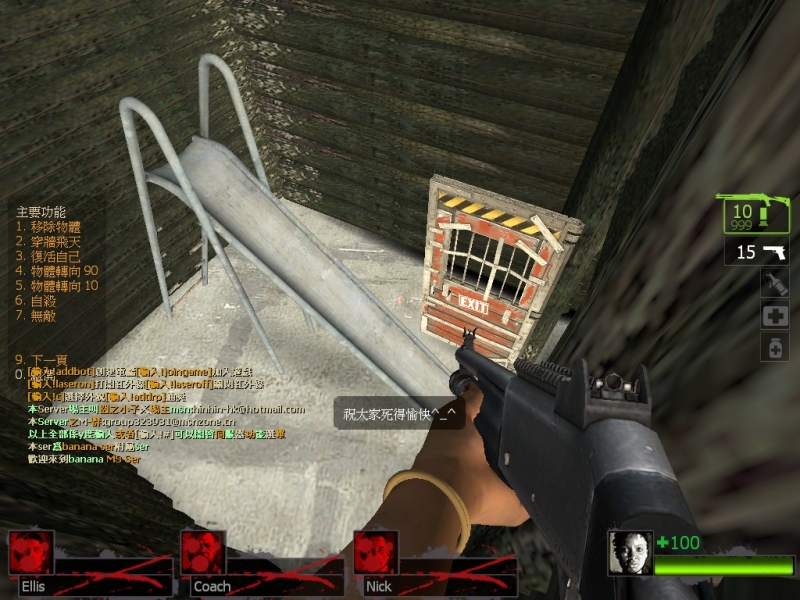Click your own survivor portrait

tap(630, 553)
